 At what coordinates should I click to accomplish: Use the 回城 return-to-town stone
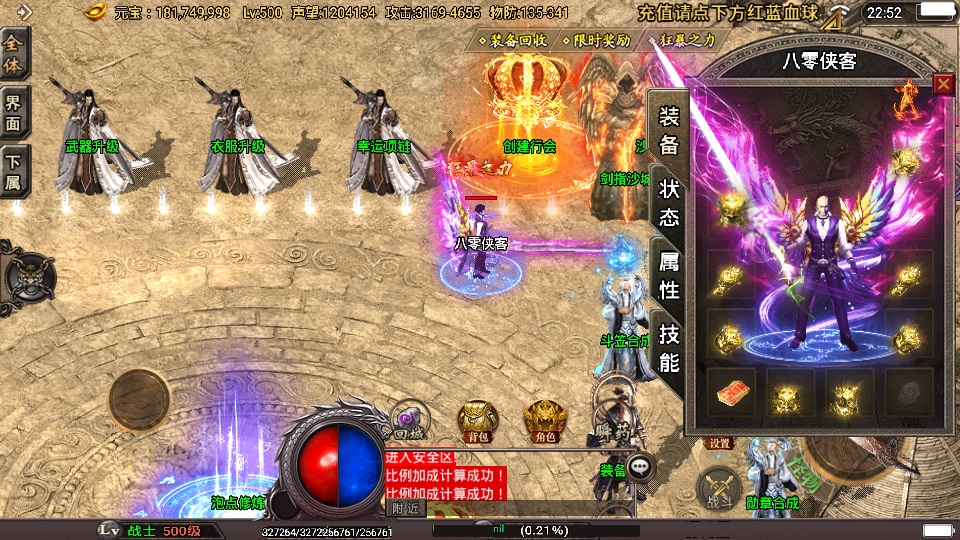pyautogui.click(x=407, y=420)
